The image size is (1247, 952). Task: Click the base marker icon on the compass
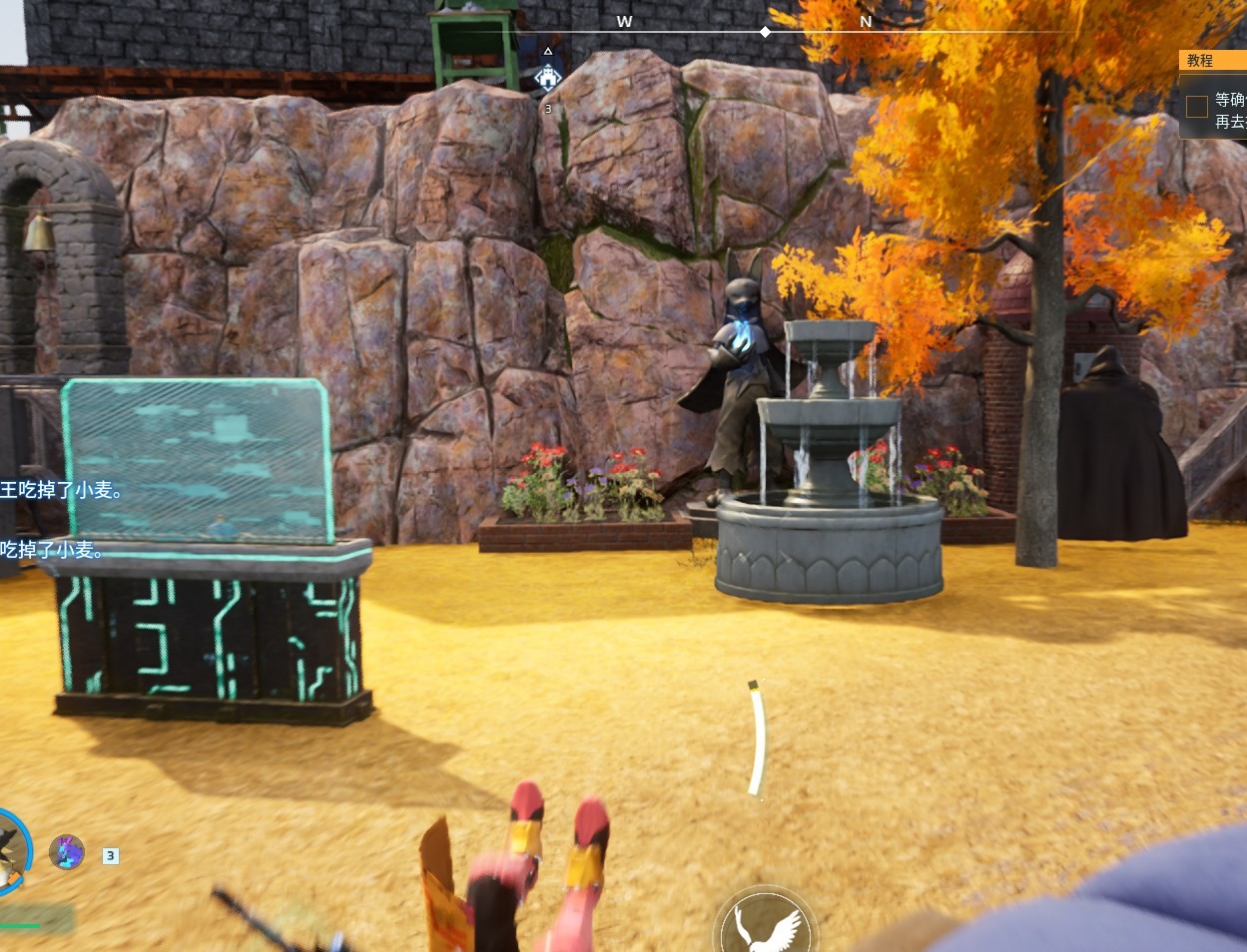pos(547,77)
